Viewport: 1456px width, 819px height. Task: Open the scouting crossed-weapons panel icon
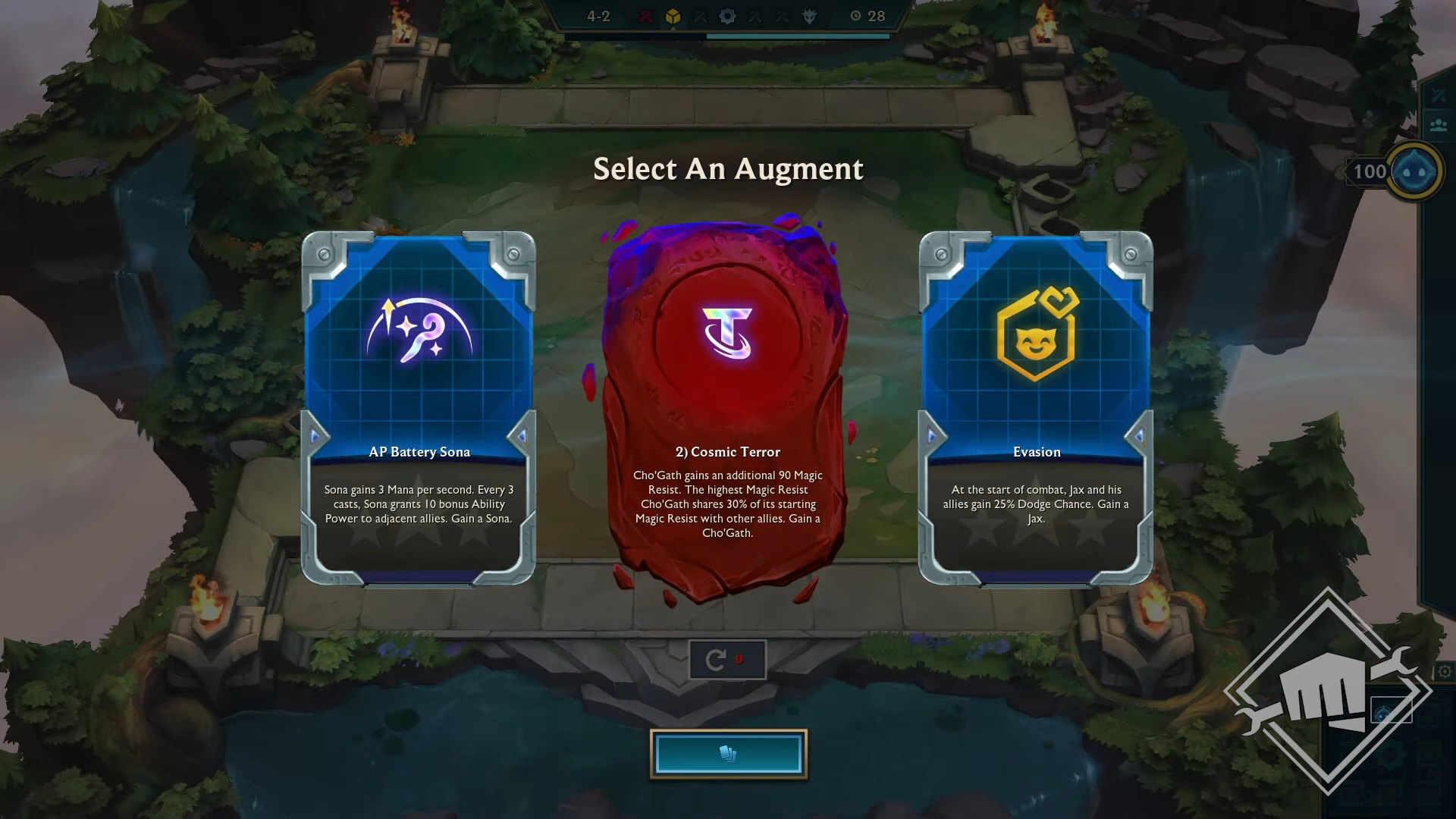[1440, 96]
